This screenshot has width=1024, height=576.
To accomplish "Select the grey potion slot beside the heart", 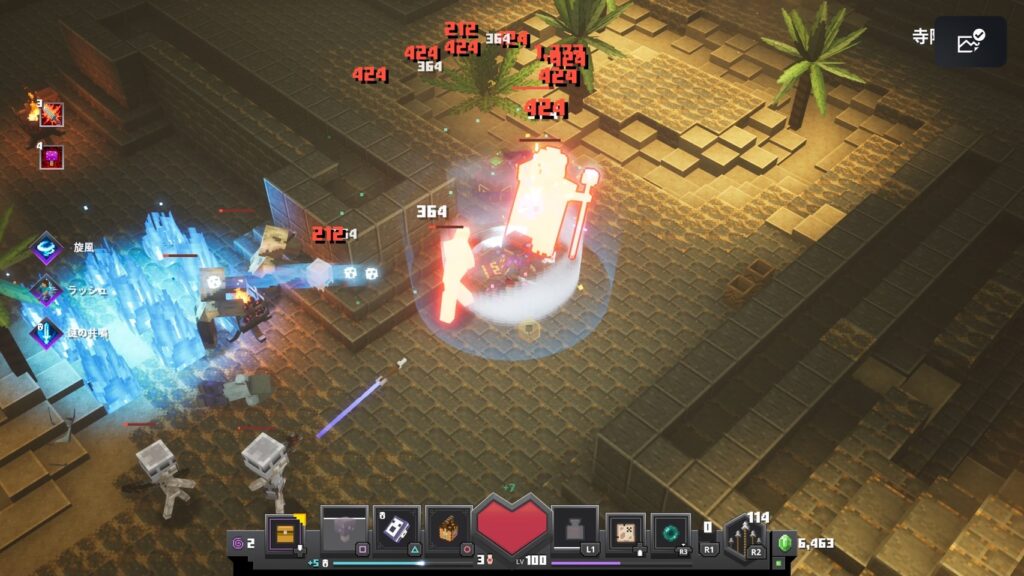I will point(575,528).
